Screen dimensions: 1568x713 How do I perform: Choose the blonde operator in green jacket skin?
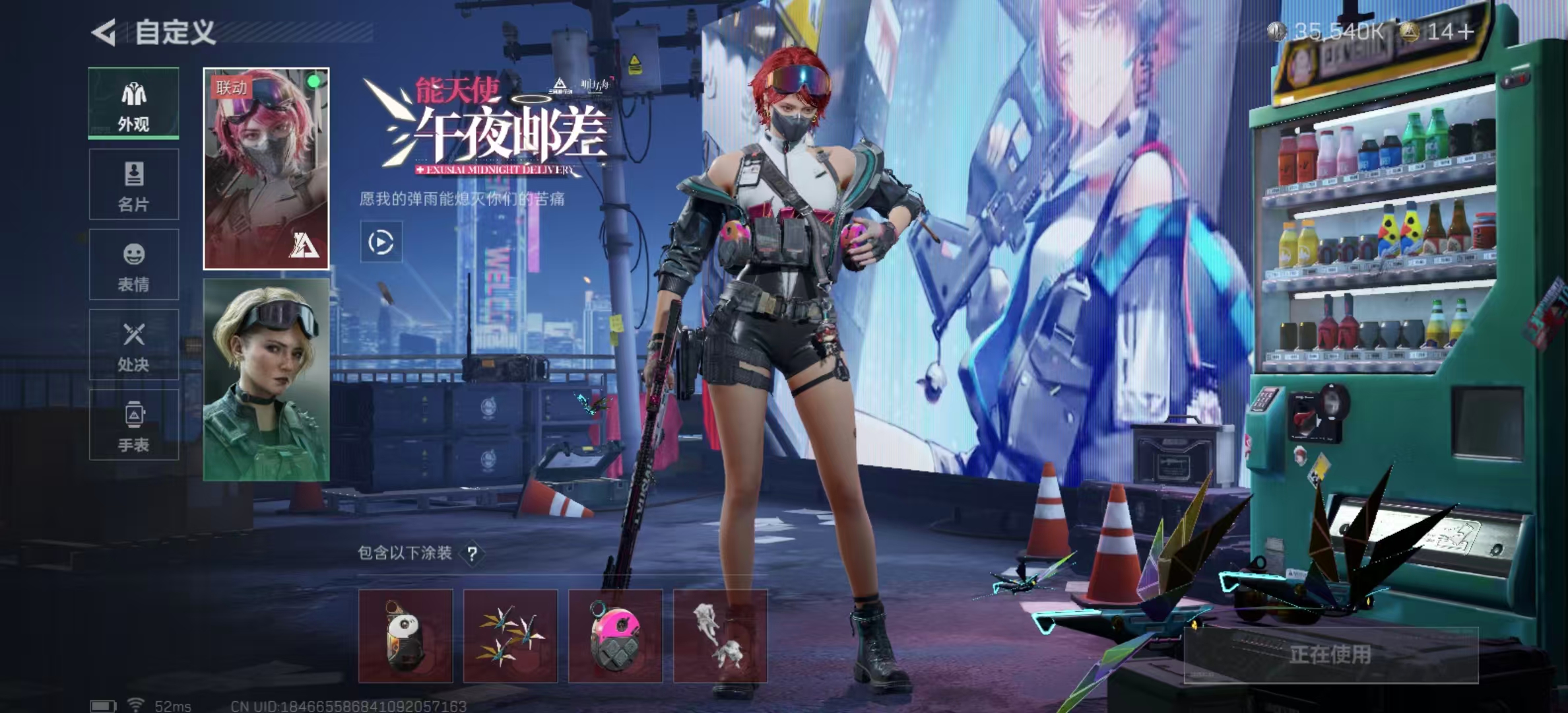[266, 380]
